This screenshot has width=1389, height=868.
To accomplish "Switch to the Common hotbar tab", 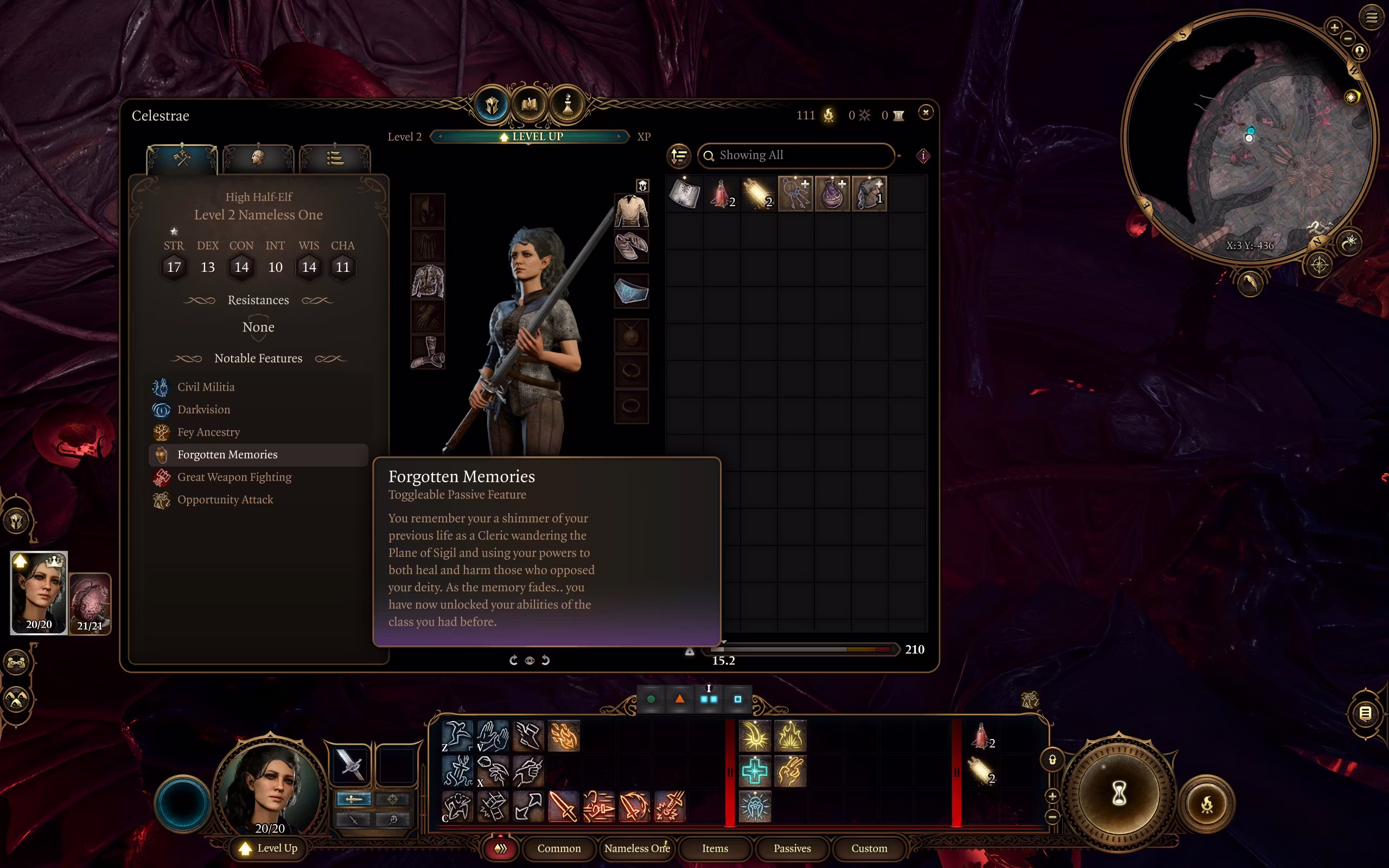I will pos(558,848).
